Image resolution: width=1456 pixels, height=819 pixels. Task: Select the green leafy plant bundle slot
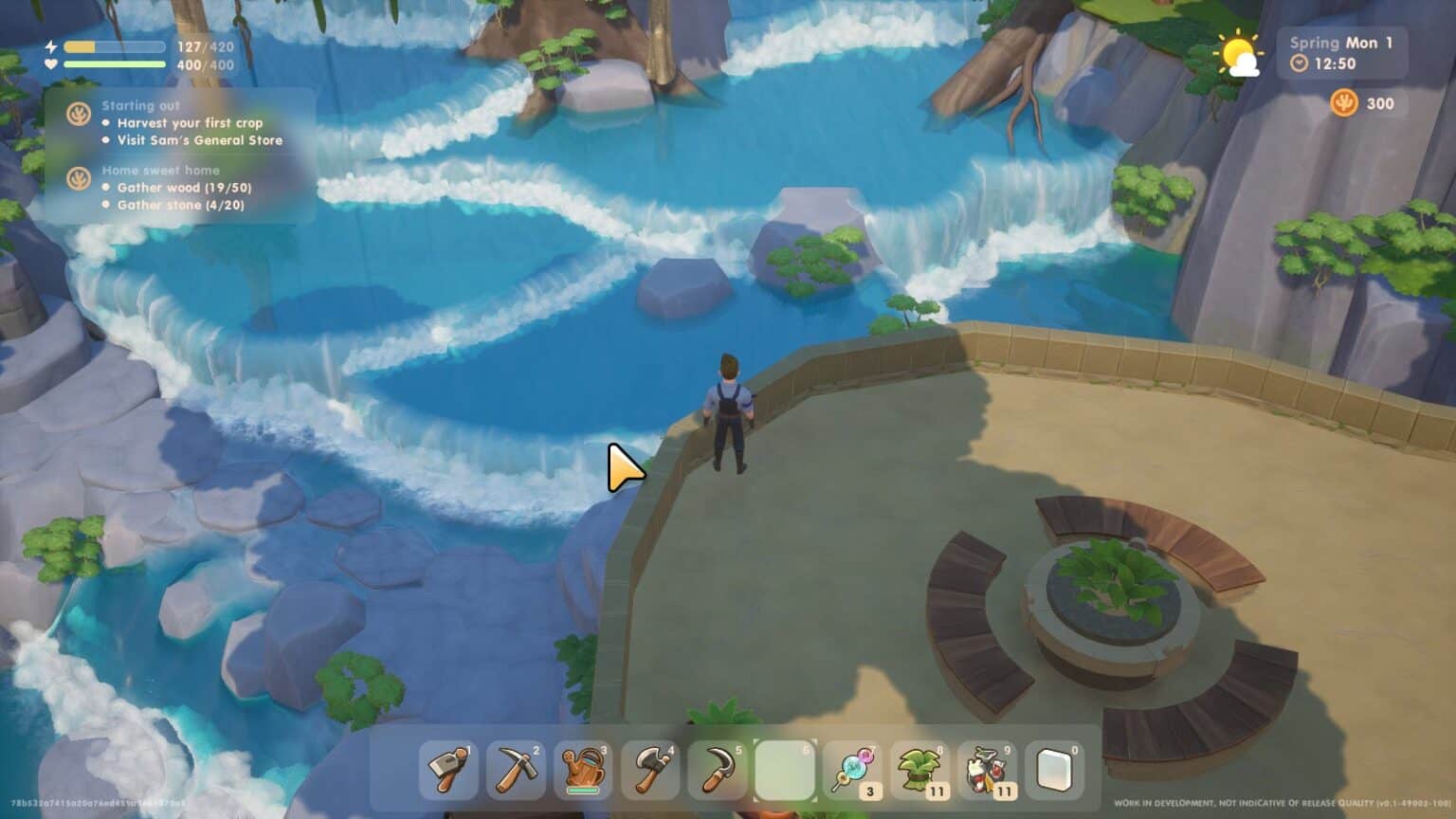click(919, 769)
